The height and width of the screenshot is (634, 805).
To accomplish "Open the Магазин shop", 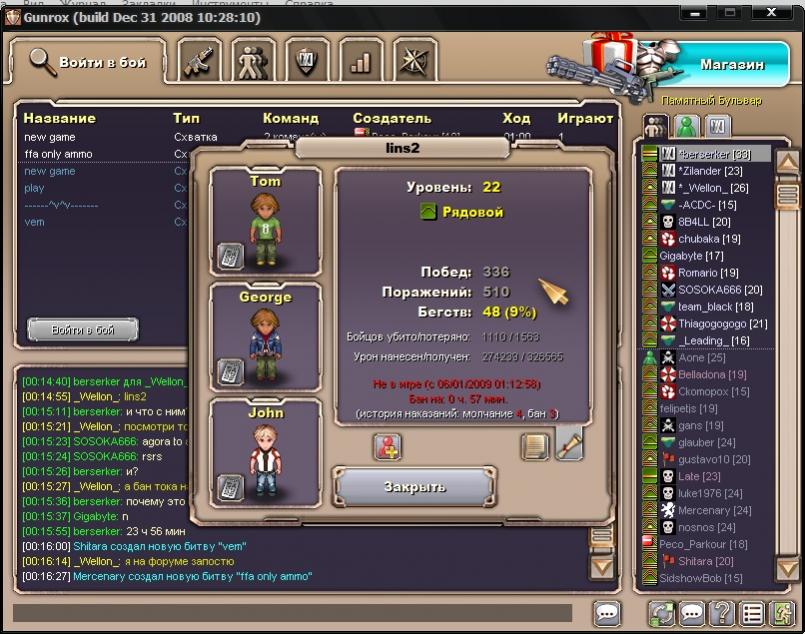I will [731, 64].
